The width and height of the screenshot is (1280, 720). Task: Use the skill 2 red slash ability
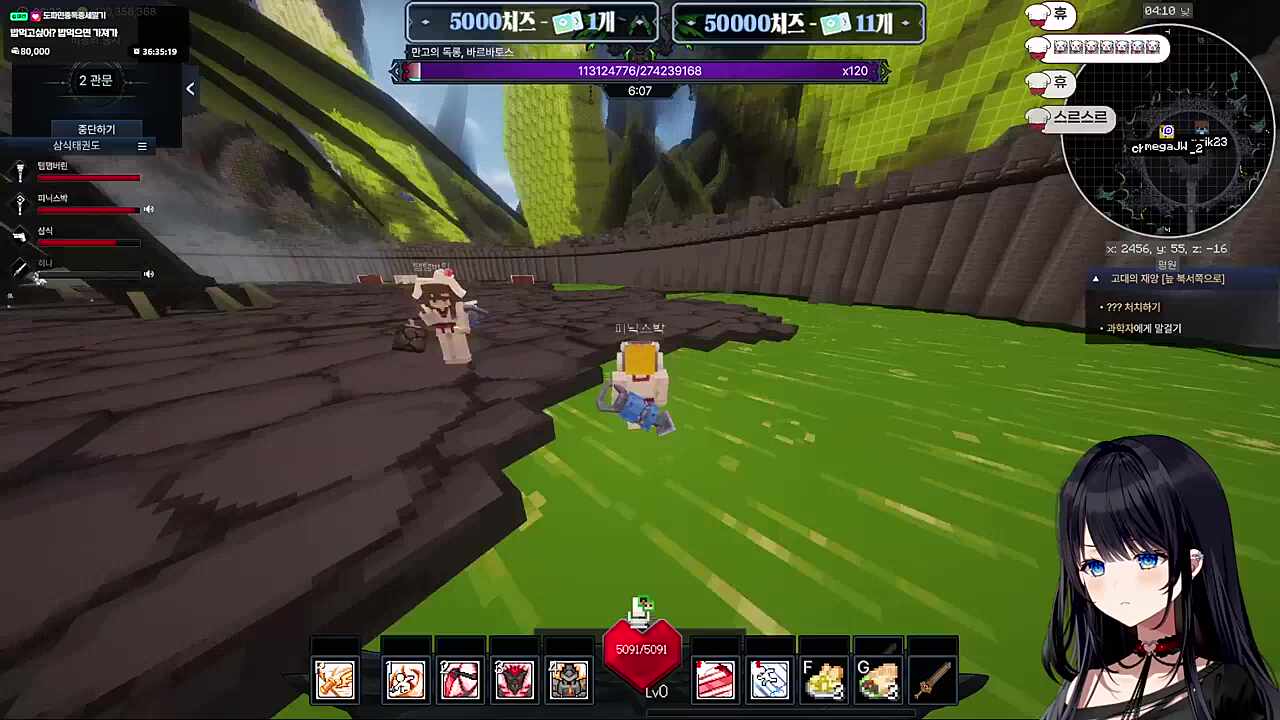pos(460,680)
